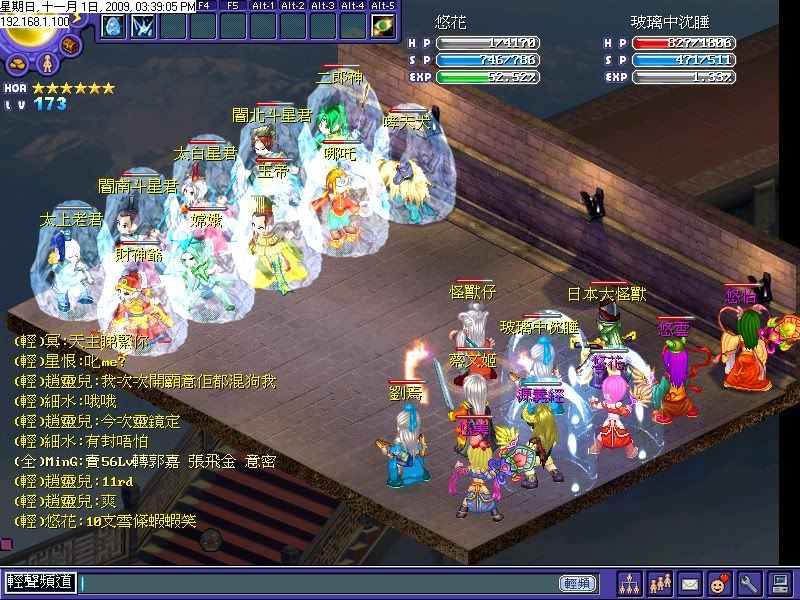This screenshot has height=600, width=800.
Task: Toggle the 輕頻 channel button
Action: coord(577,582)
